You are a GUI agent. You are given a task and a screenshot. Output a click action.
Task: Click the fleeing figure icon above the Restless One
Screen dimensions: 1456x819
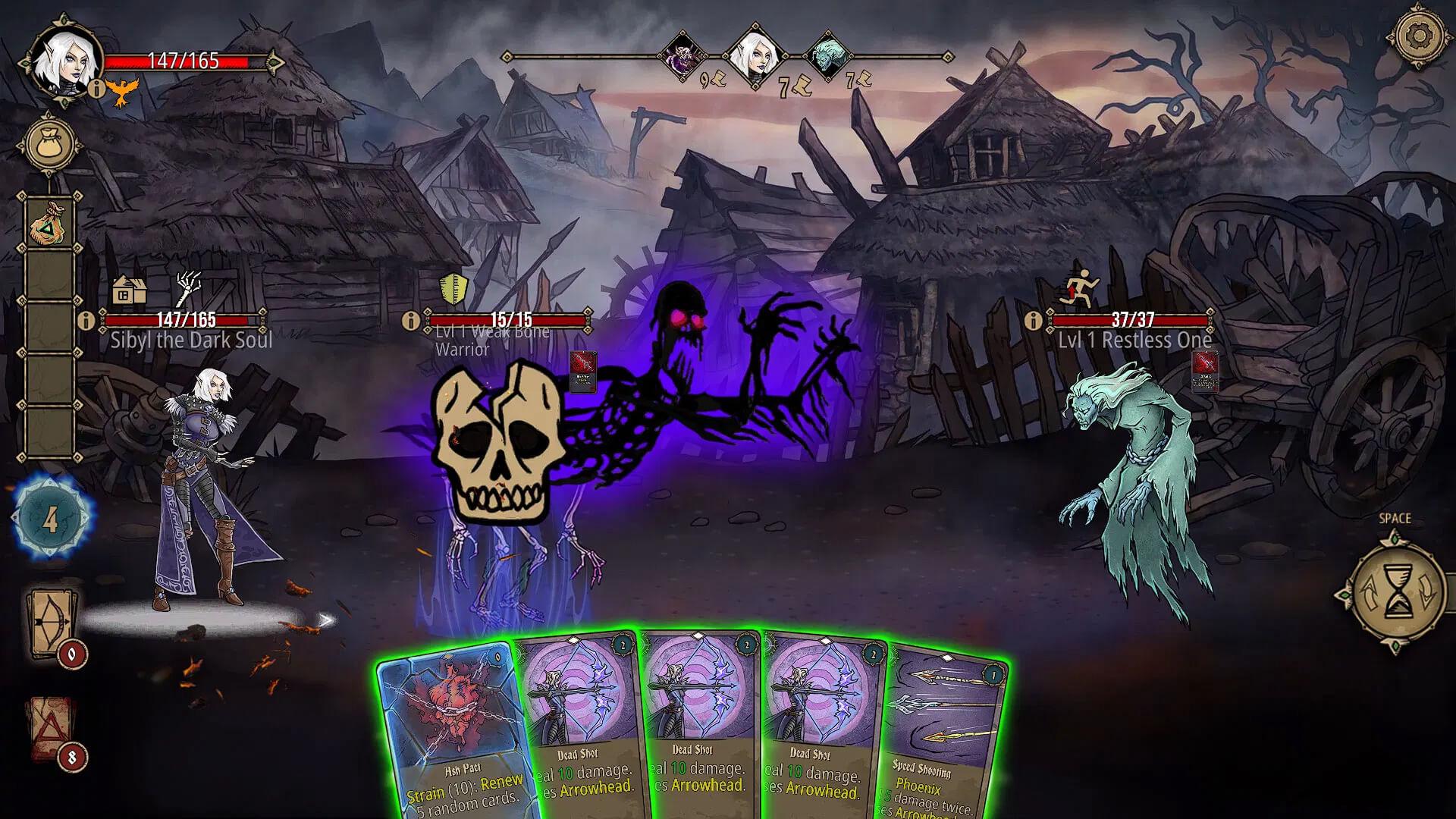pos(1079,289)
